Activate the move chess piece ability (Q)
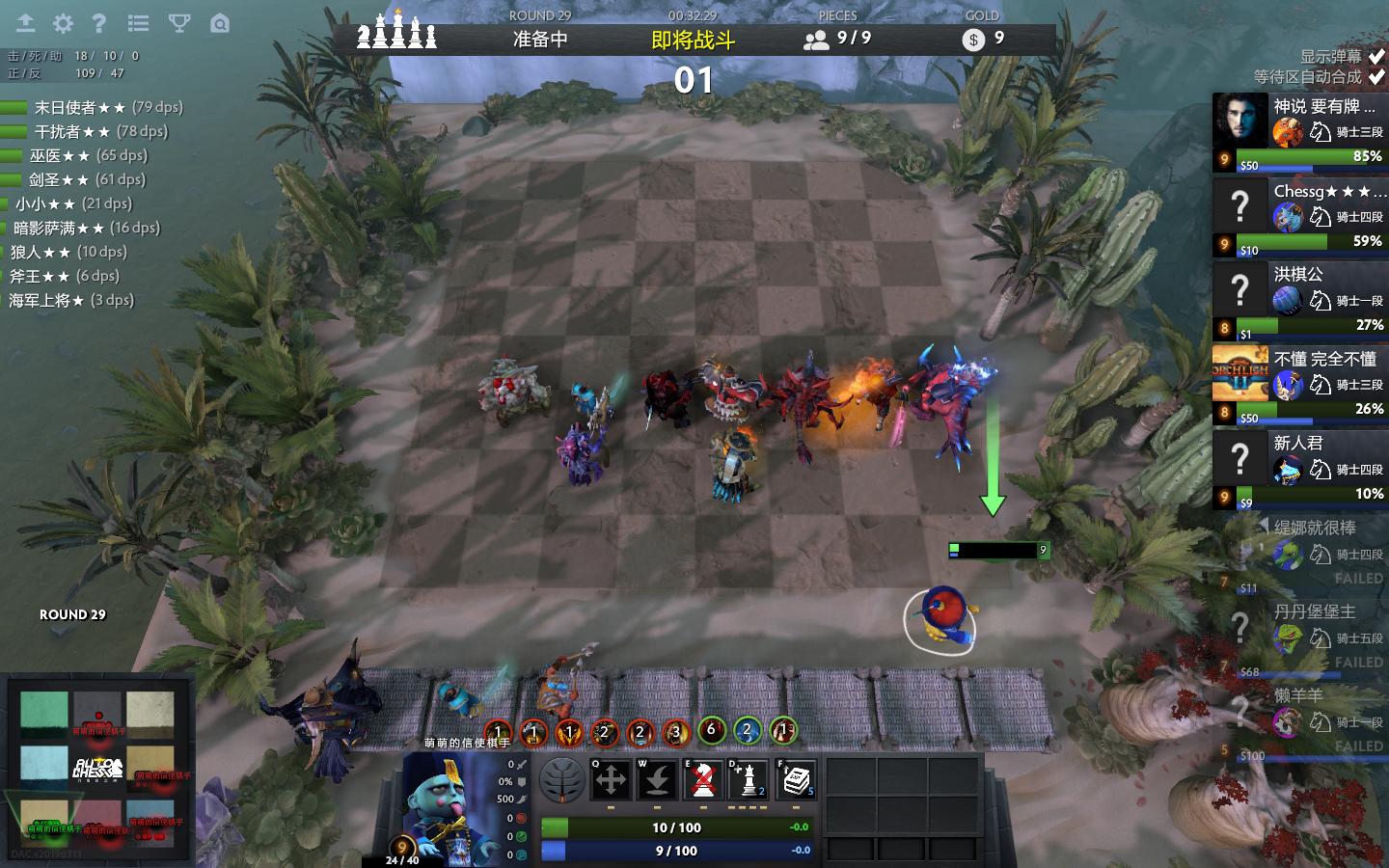Screen dimensions: 1389x868 click(611, 779)
